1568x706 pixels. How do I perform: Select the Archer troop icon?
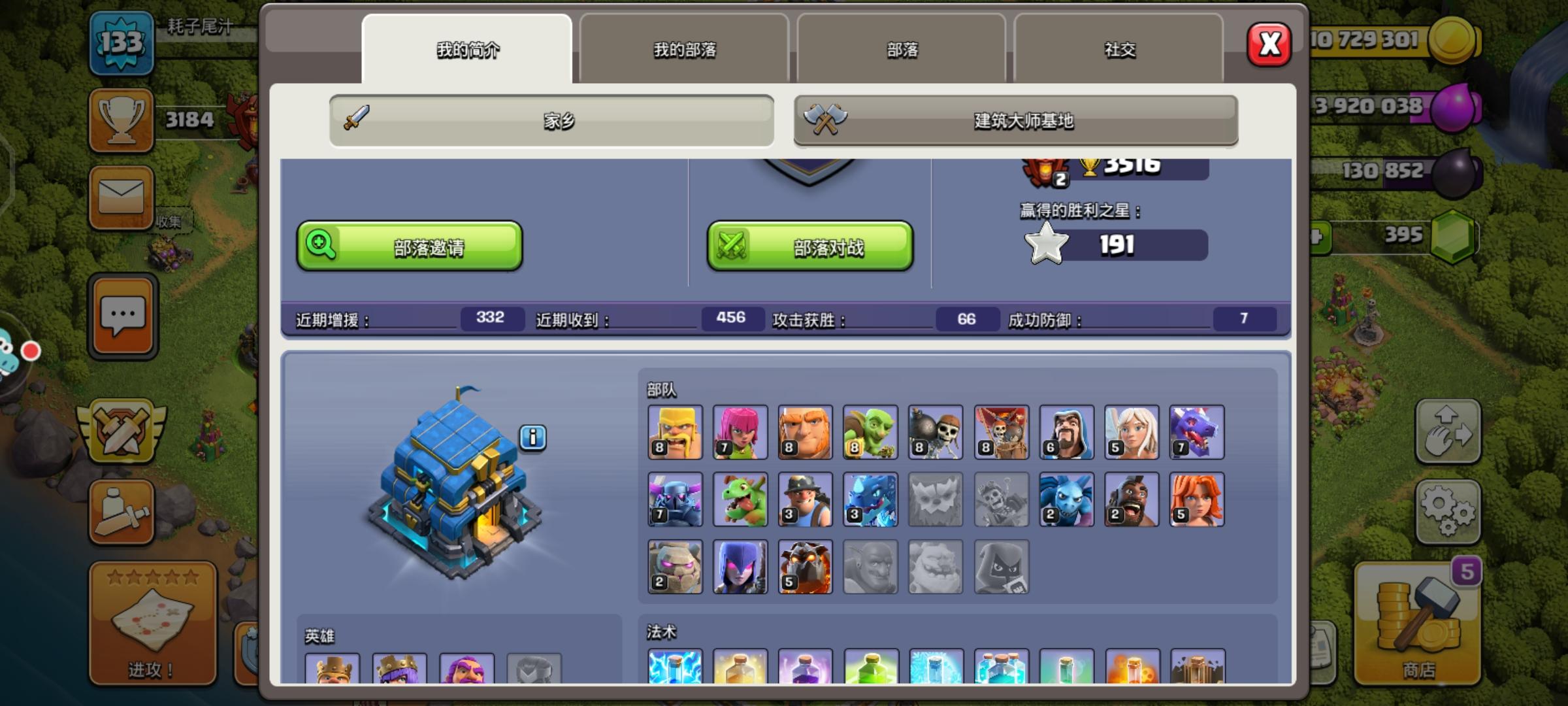(x=740, y=431)
